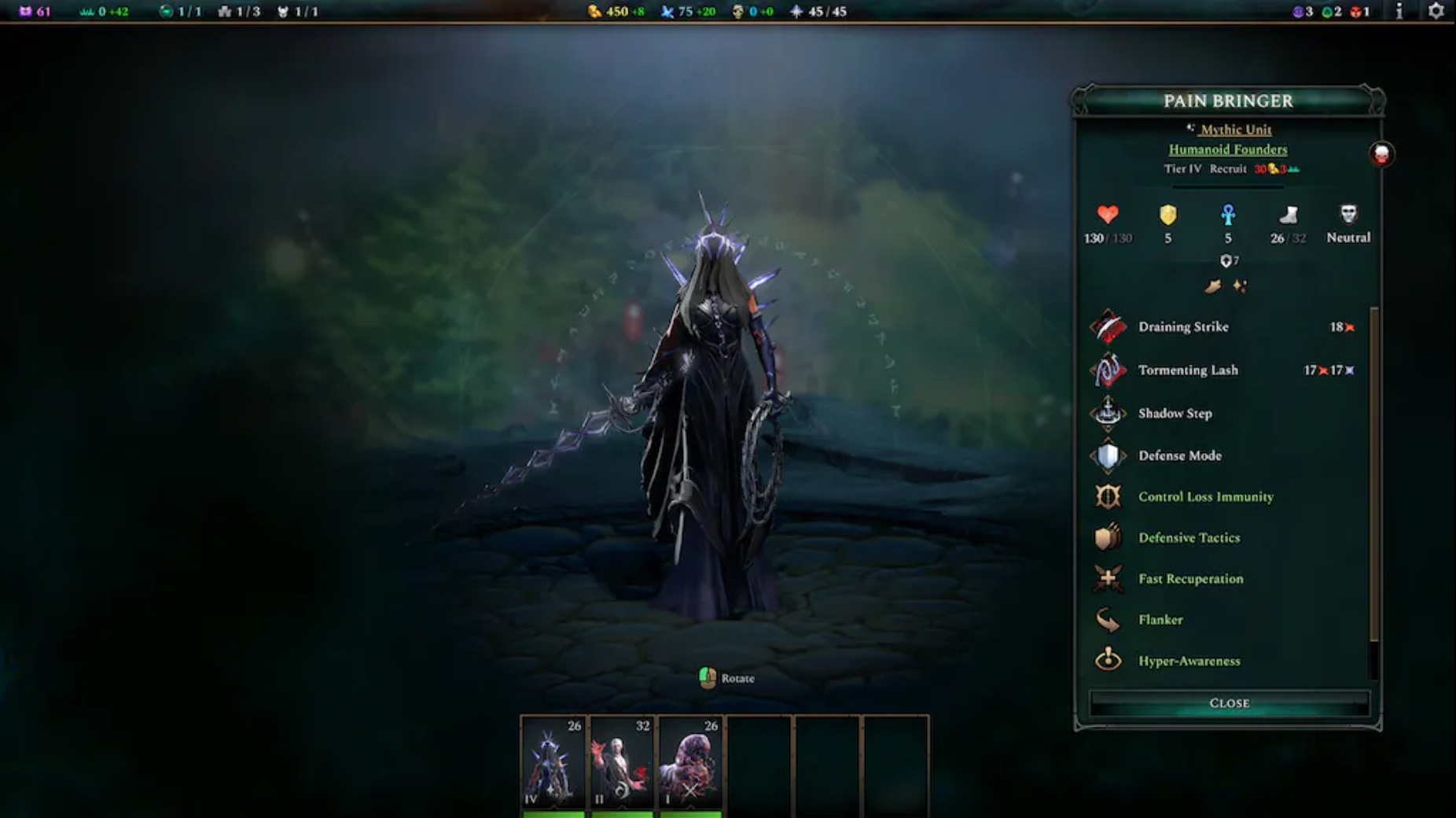Screen dimensions: 1456x818
Task: Open the Humanoid Founders link
Action: click(1227, 149)
